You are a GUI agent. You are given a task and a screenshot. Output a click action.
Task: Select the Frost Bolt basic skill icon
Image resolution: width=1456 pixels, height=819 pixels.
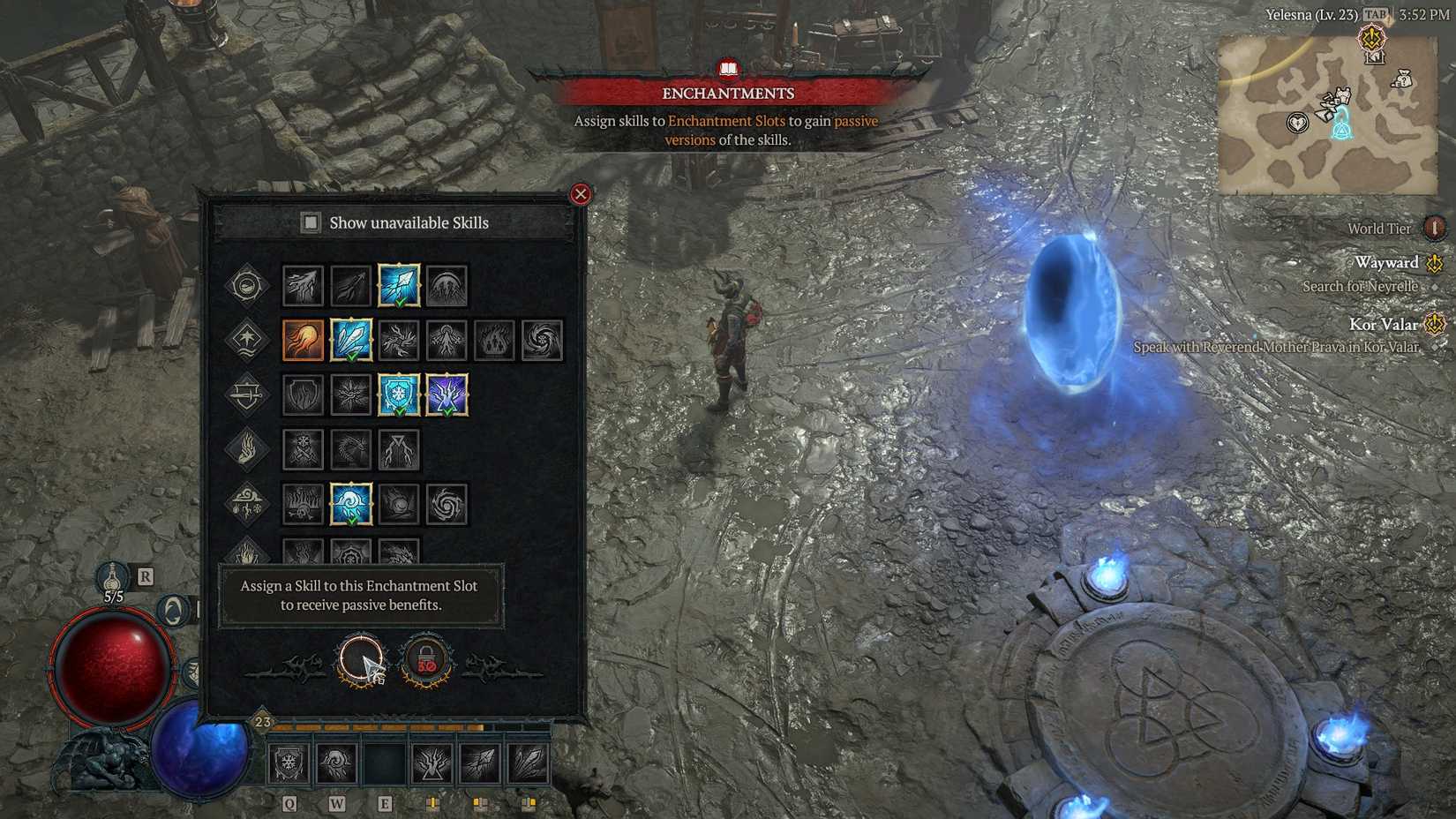tap(397, 282)
